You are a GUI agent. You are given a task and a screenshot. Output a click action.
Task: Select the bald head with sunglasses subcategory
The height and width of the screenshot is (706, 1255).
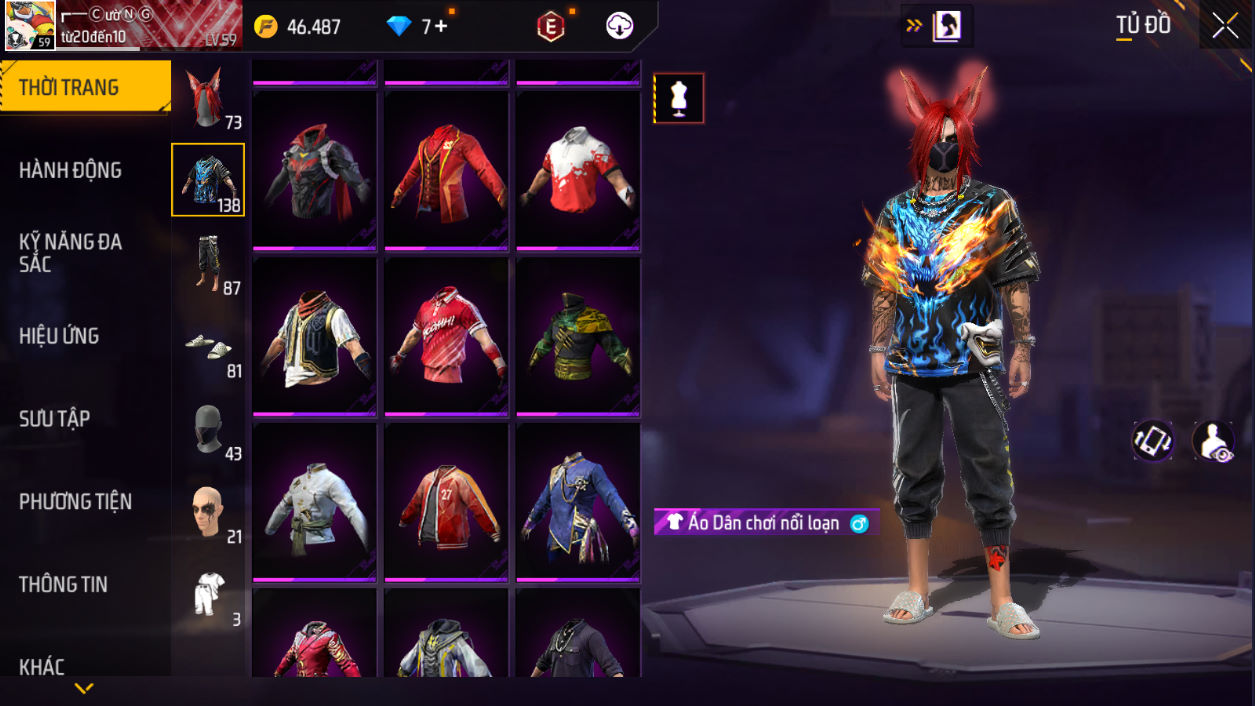[x=208, y=513]
